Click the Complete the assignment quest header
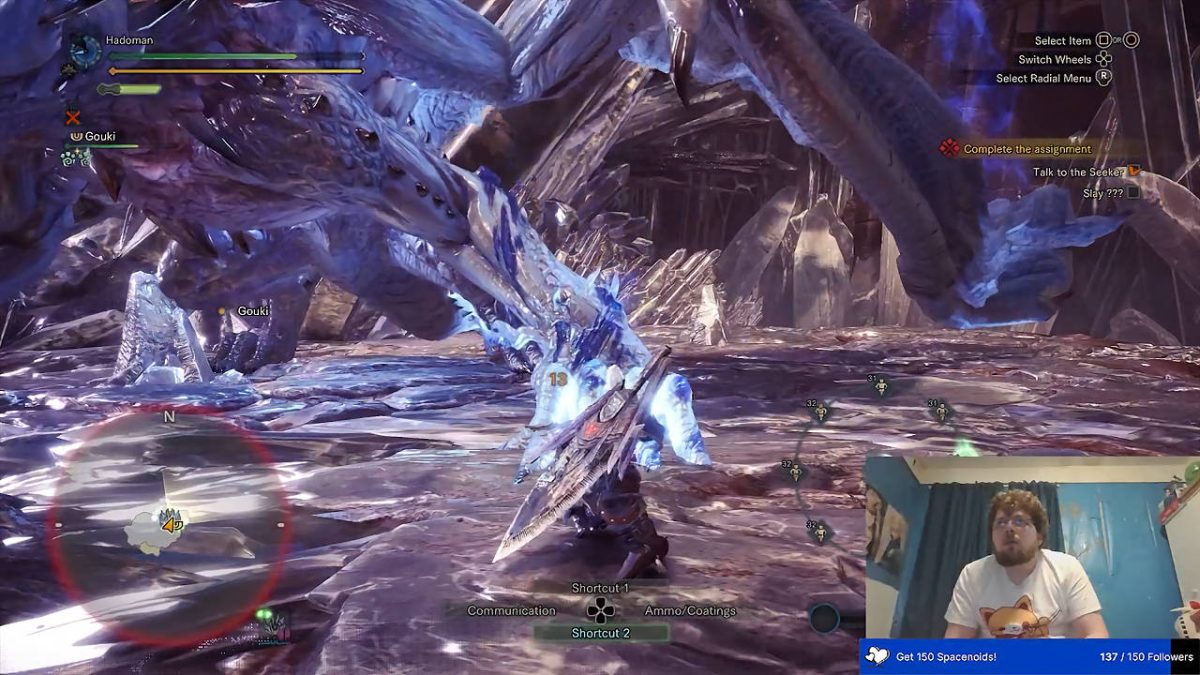This screenshot has width=1200, height=675. (x=1027, y=149)
